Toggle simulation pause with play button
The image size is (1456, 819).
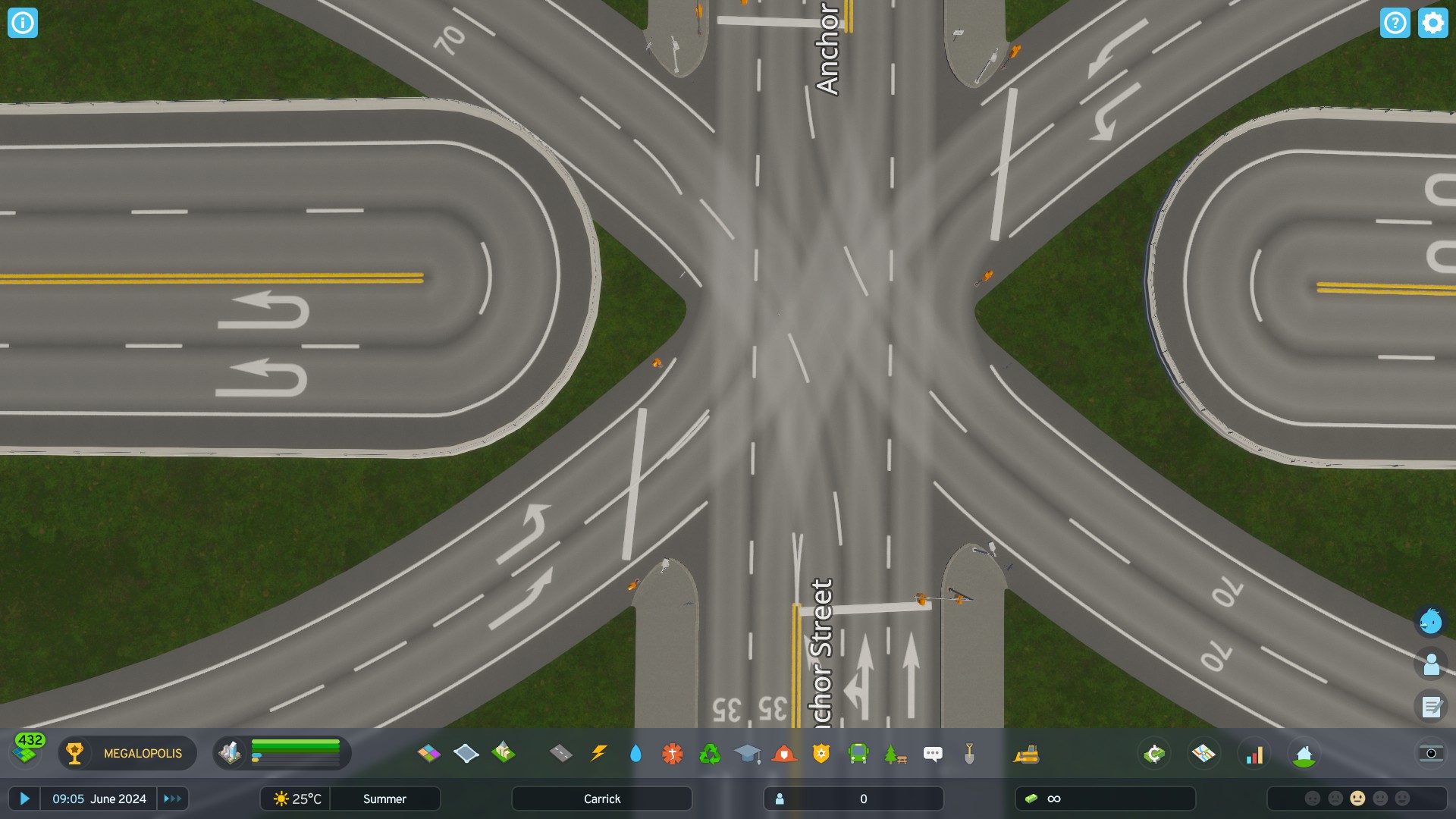[x=25, y=799]
